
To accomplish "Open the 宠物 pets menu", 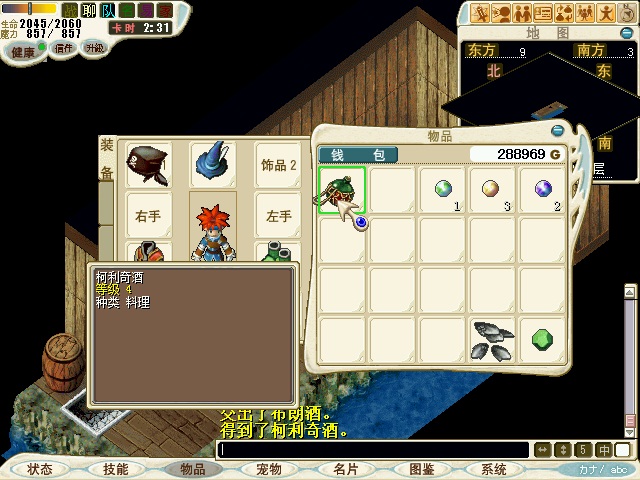I will pyautogui.click(x=268, y=468).
